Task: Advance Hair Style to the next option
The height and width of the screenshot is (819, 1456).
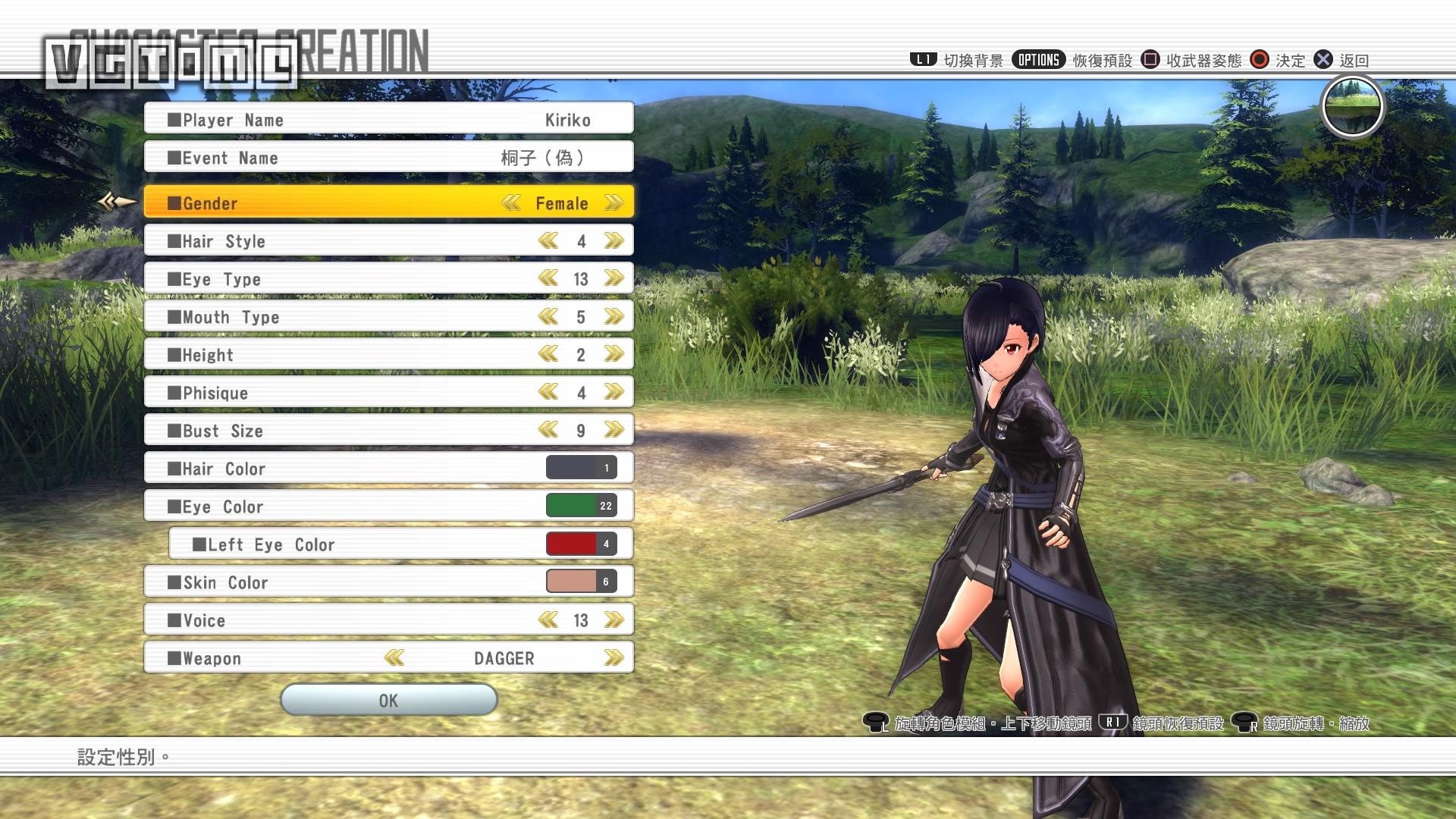Action: coord(613,241)
